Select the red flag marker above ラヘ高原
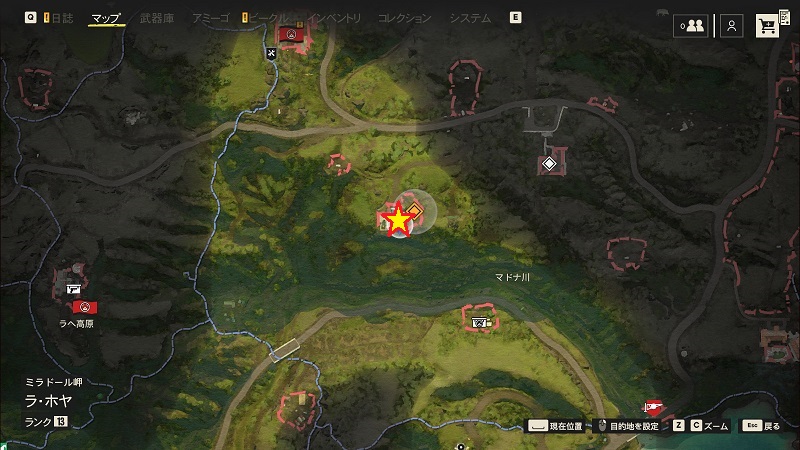Image resolution: width=800 pixels, height=450 pixels. pyautogui.click(x=86, y=306)
